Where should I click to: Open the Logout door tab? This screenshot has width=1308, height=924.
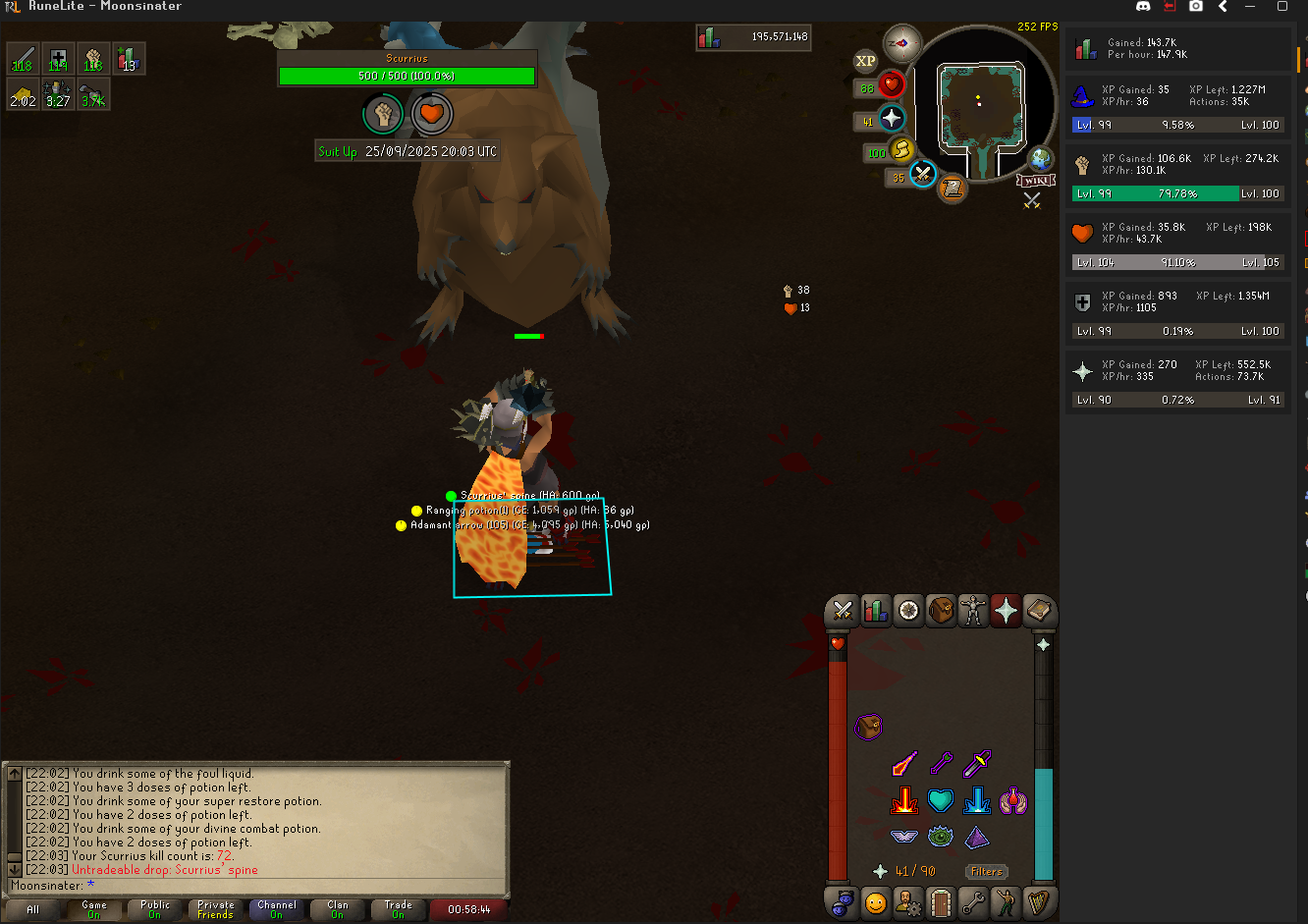[941, 901]
